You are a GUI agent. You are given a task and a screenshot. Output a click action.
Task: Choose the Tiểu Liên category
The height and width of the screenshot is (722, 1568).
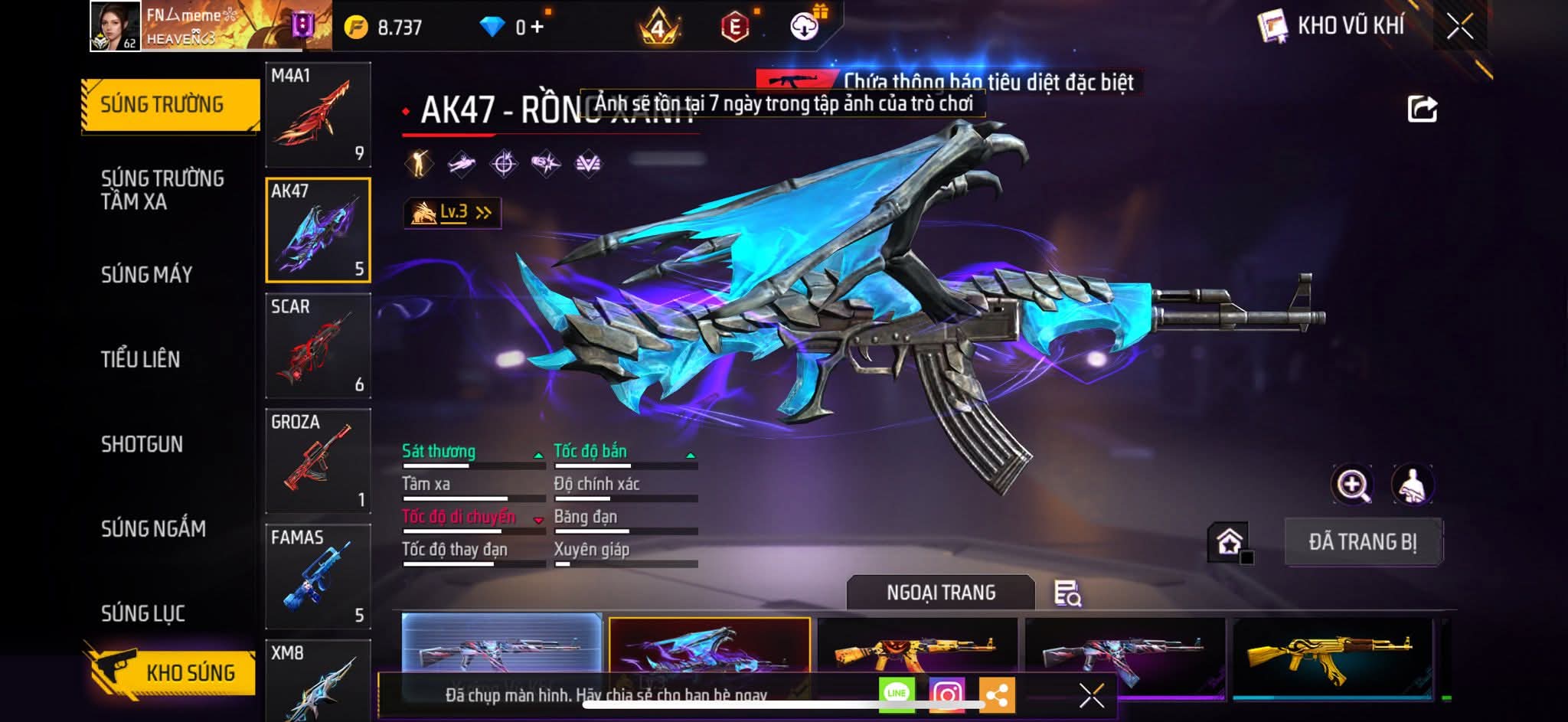click(x=140, y=359)
